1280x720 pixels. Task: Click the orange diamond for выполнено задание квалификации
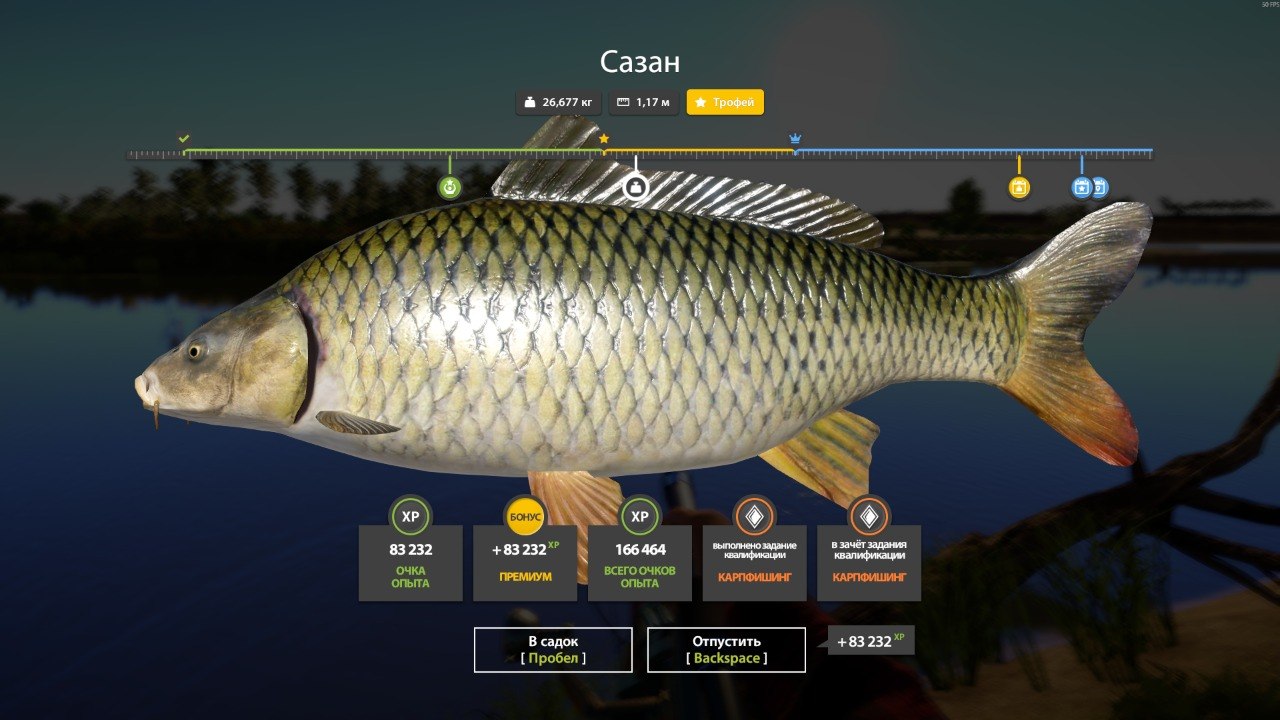tap(755, 518)
